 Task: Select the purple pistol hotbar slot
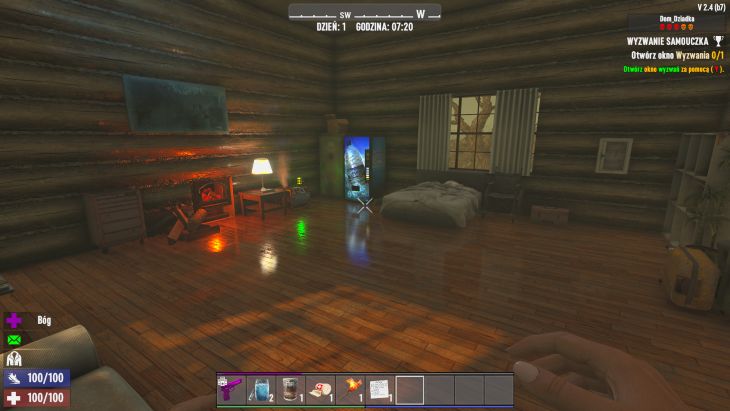click(231, 389)
